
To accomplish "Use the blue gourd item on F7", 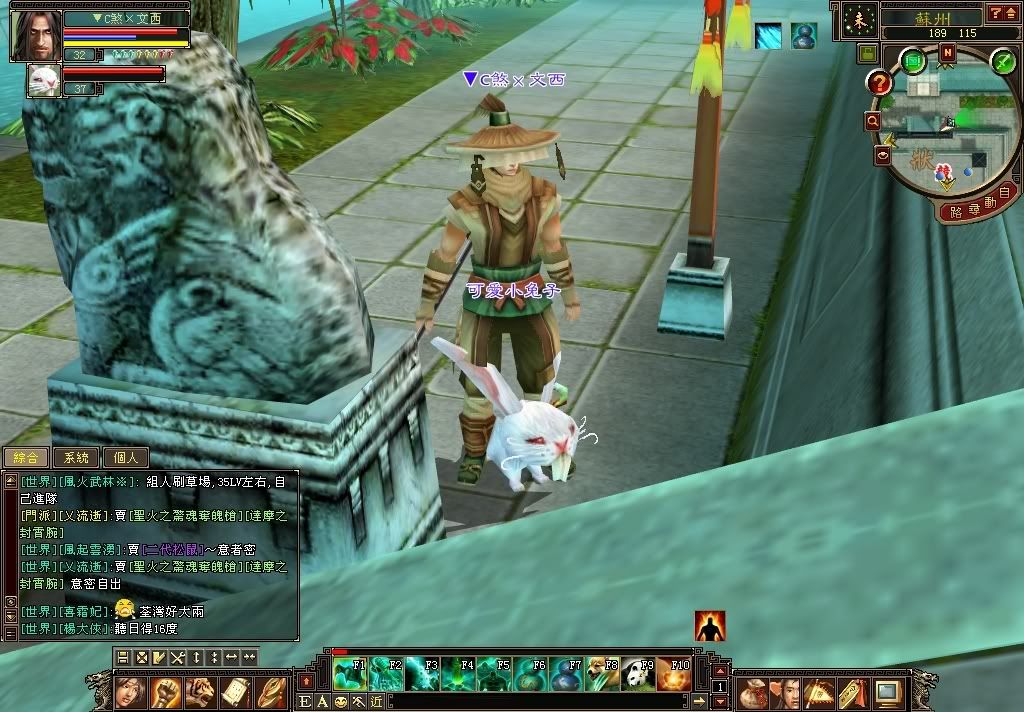I will point(567,675).
